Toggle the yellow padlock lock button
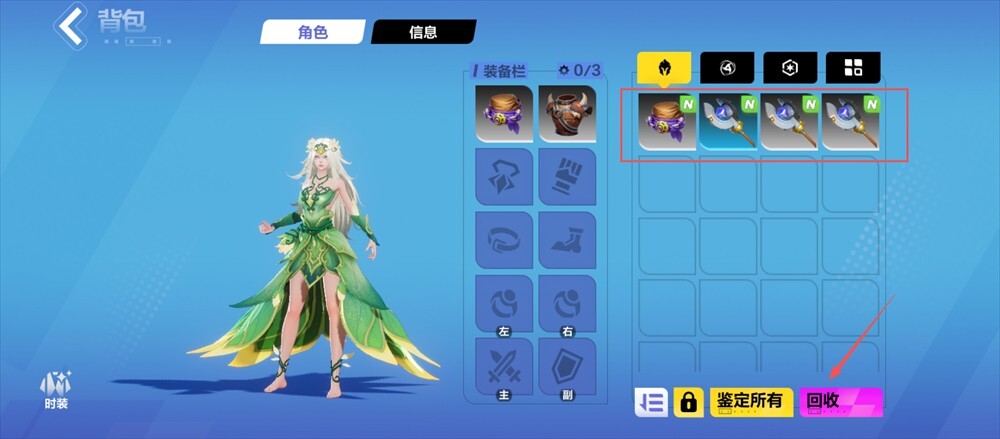This screenshot has height=439, width=1000. (688, 402)
